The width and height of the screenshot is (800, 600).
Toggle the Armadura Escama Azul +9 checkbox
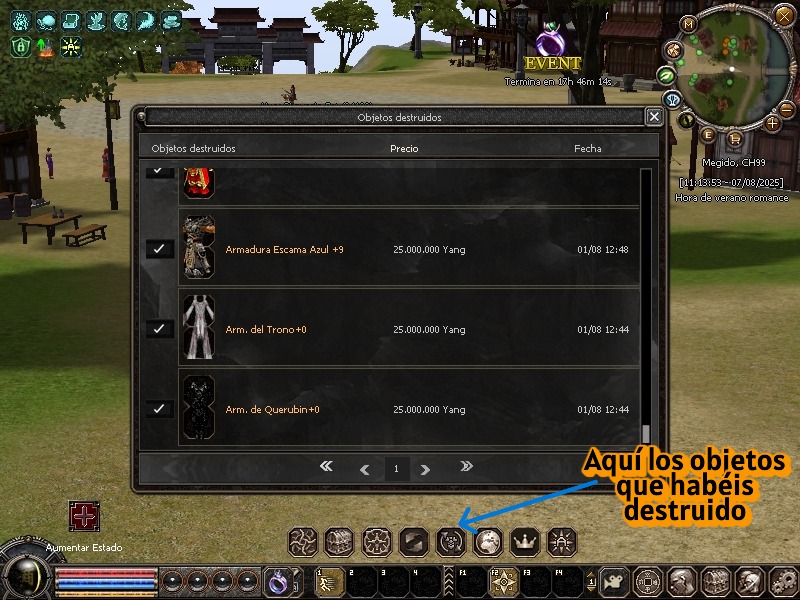point(160,249)
